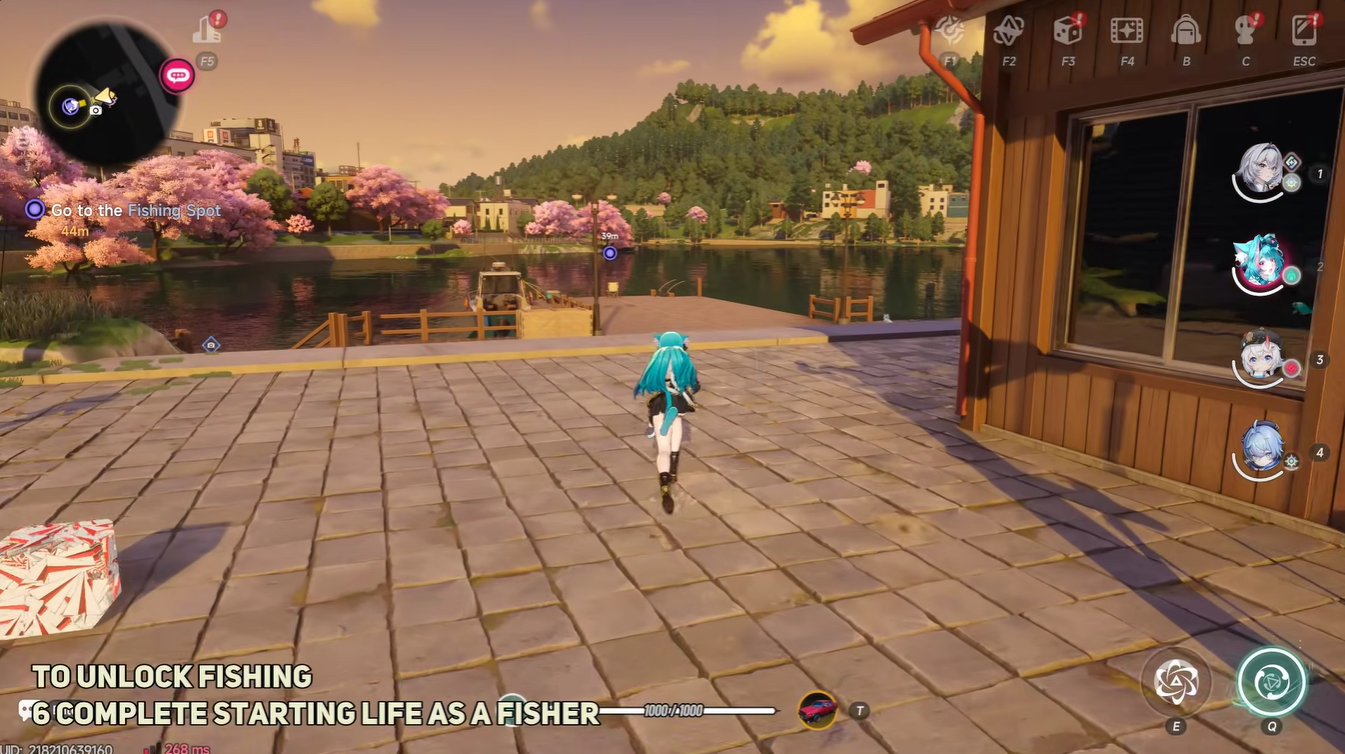Open the backpack inventory icon
This screenshot has height=754, width=1345.
coord(1186,30)
